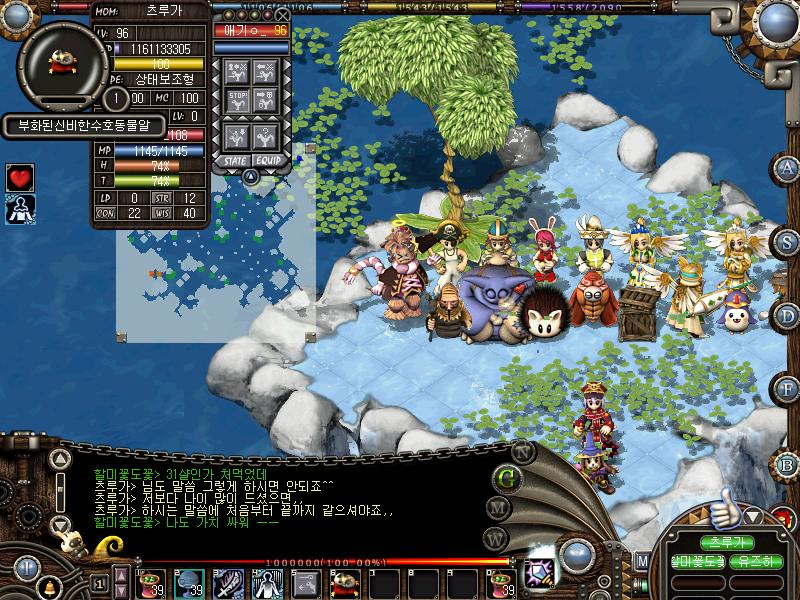The height and width of the screenshot is (600, 800).
Task: Use the red potion in hotbar slot one
Action: pos(154,582)
